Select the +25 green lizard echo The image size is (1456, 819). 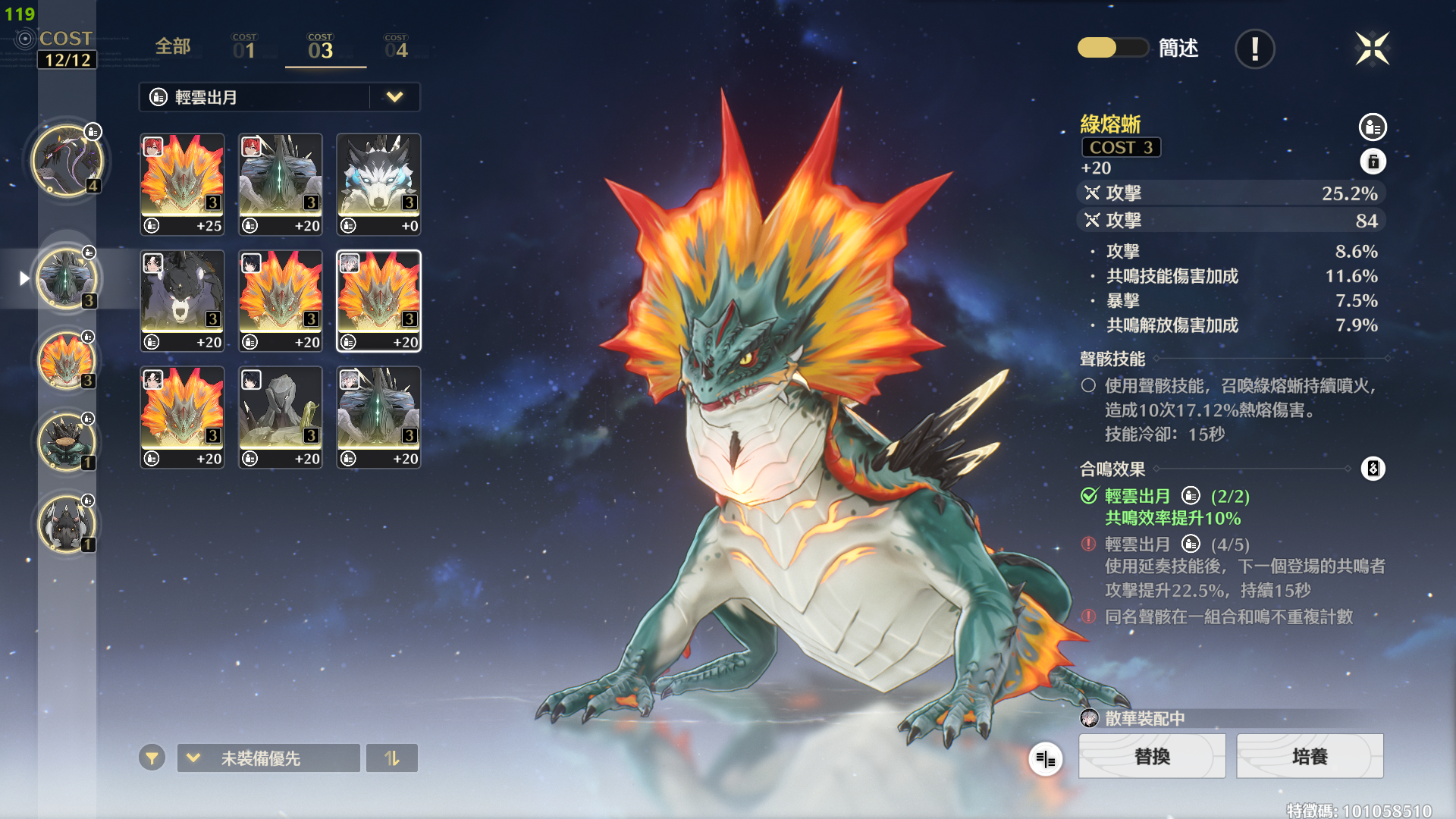(182, 184)
